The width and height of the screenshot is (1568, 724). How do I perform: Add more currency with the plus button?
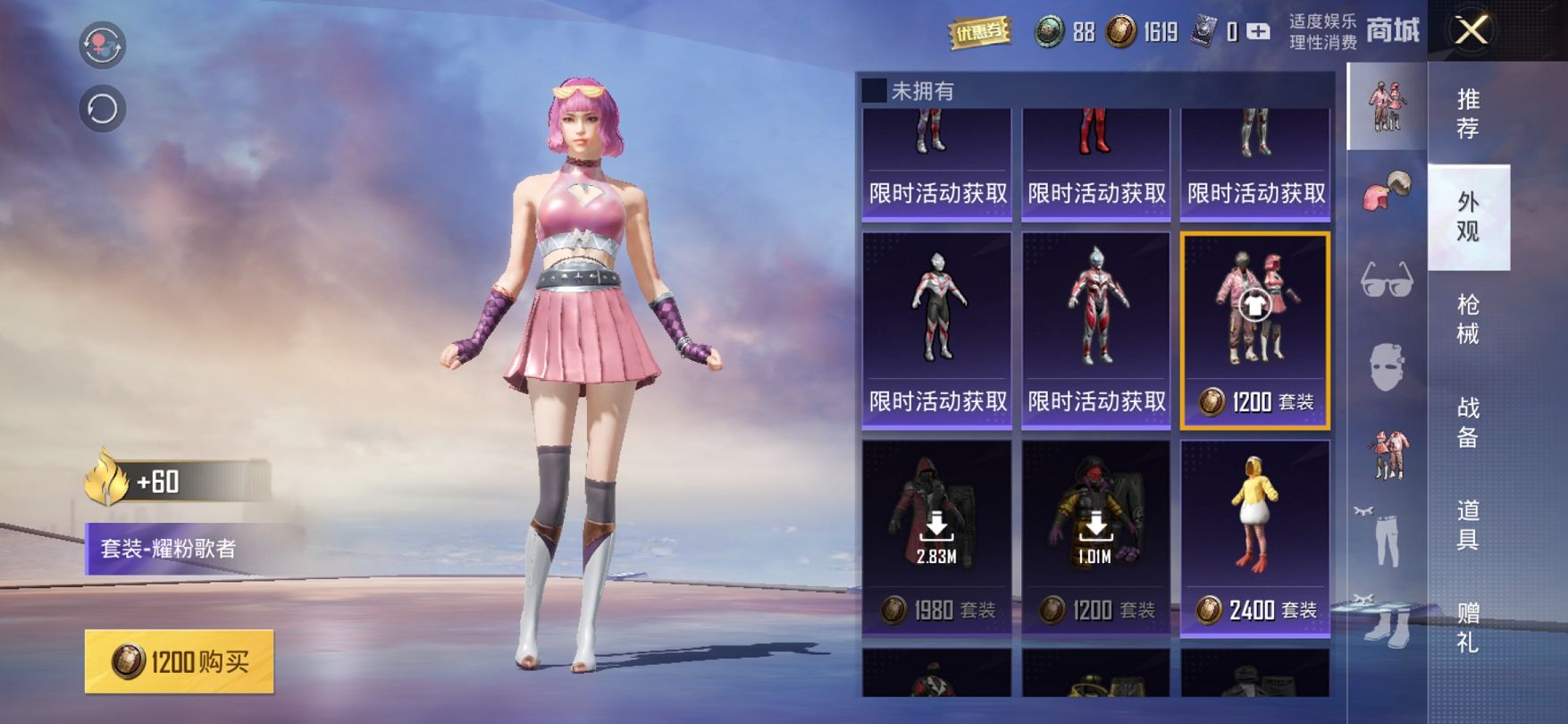click(x=1258, y=32)
